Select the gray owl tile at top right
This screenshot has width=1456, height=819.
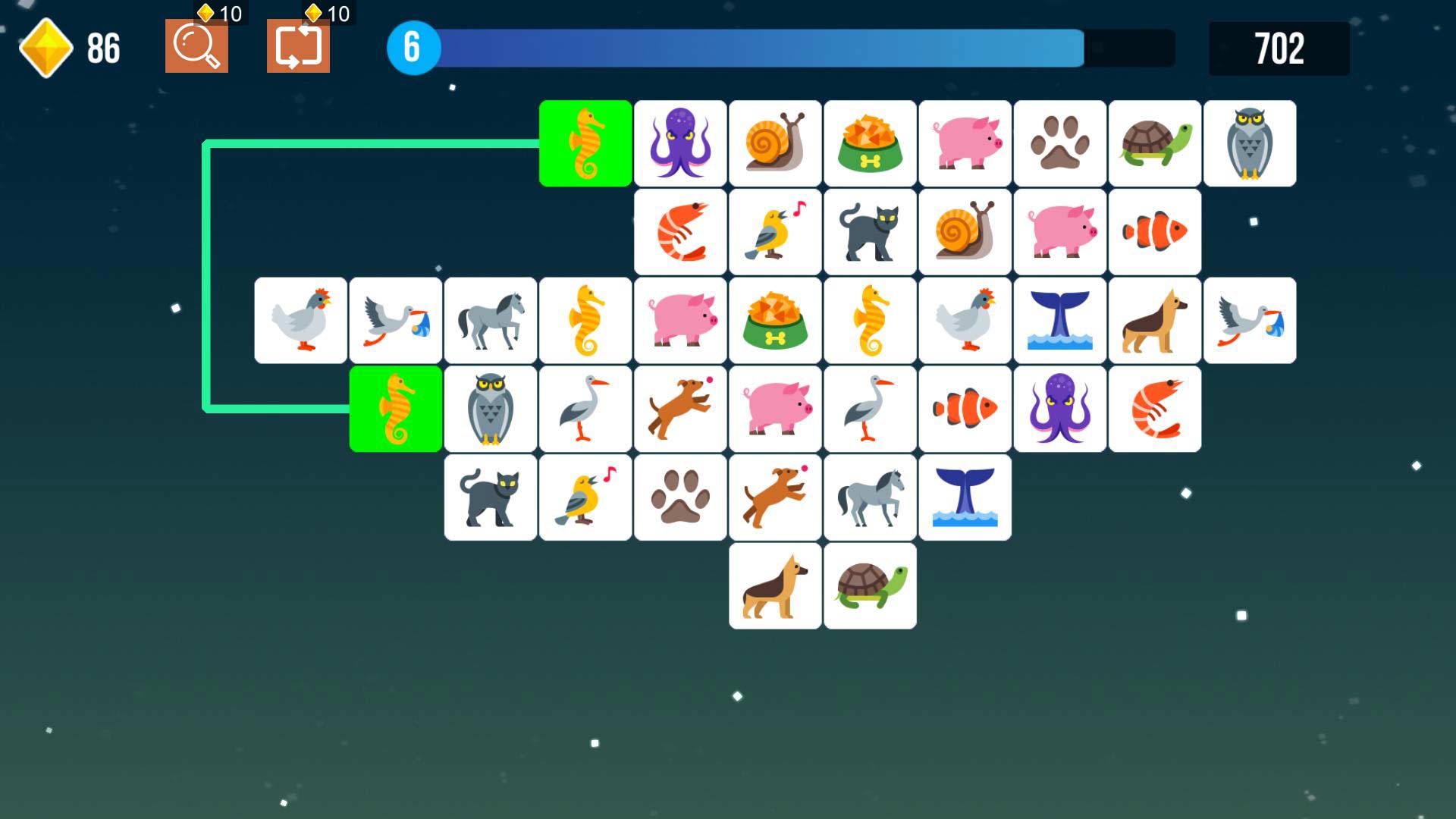(1250, 143)
